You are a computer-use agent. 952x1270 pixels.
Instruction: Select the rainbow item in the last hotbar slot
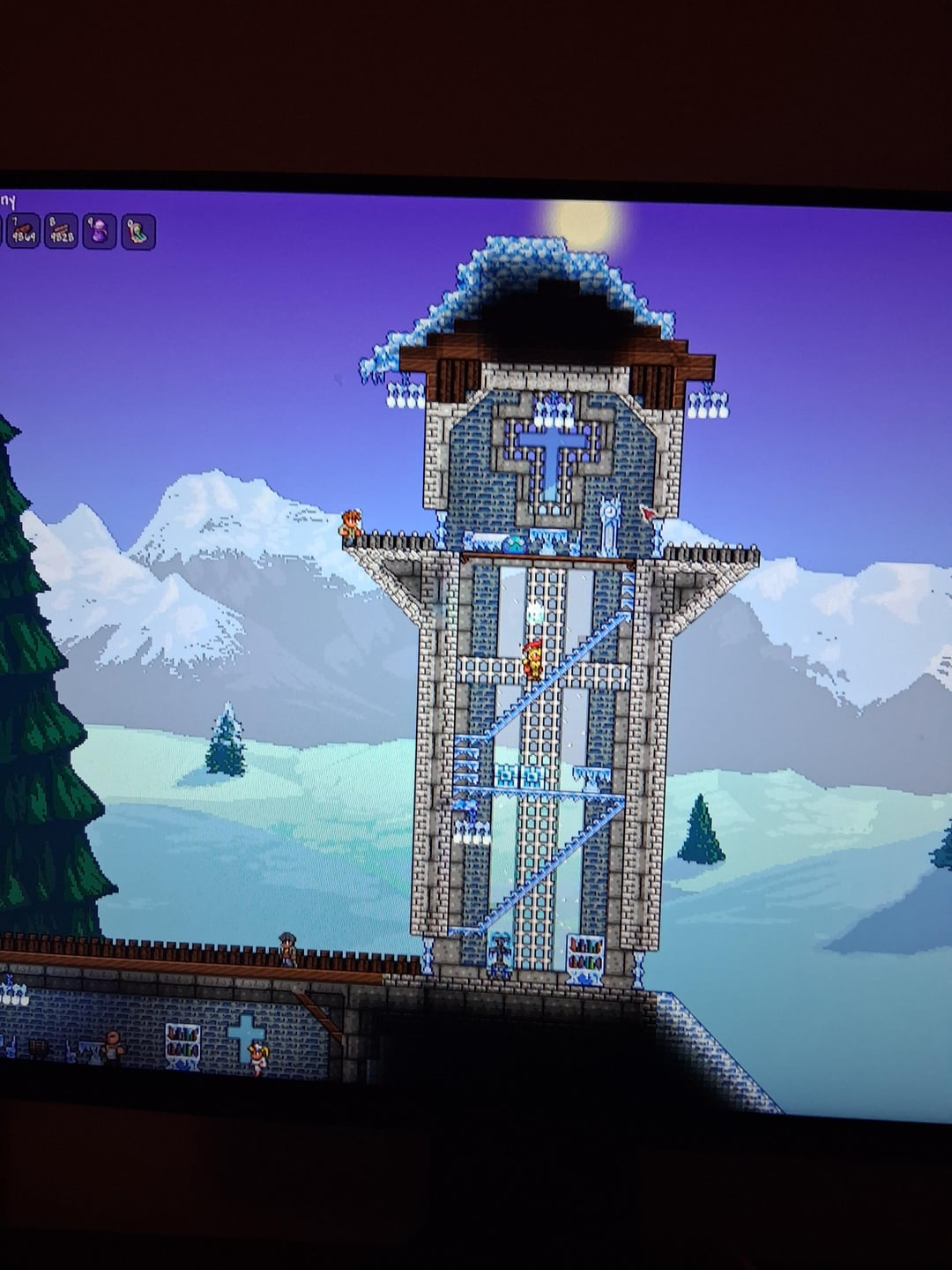pyautogui.click(x=138, y=233)
